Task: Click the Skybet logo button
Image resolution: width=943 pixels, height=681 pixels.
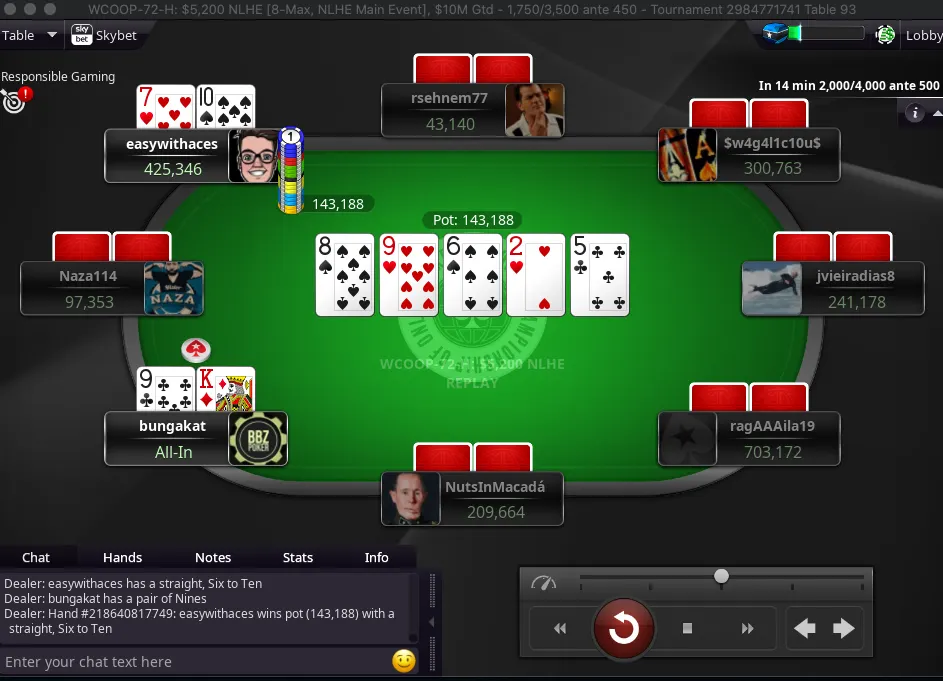Action: click(x=104, y=36)
